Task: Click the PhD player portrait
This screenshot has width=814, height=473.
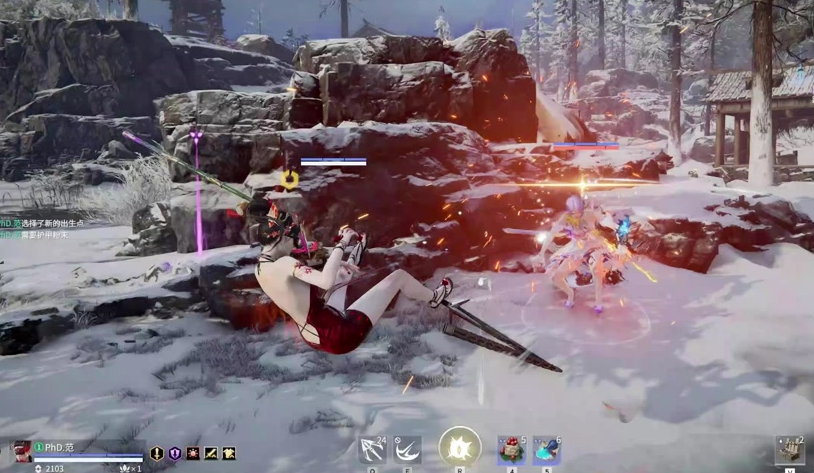Action: pos(20,452)
